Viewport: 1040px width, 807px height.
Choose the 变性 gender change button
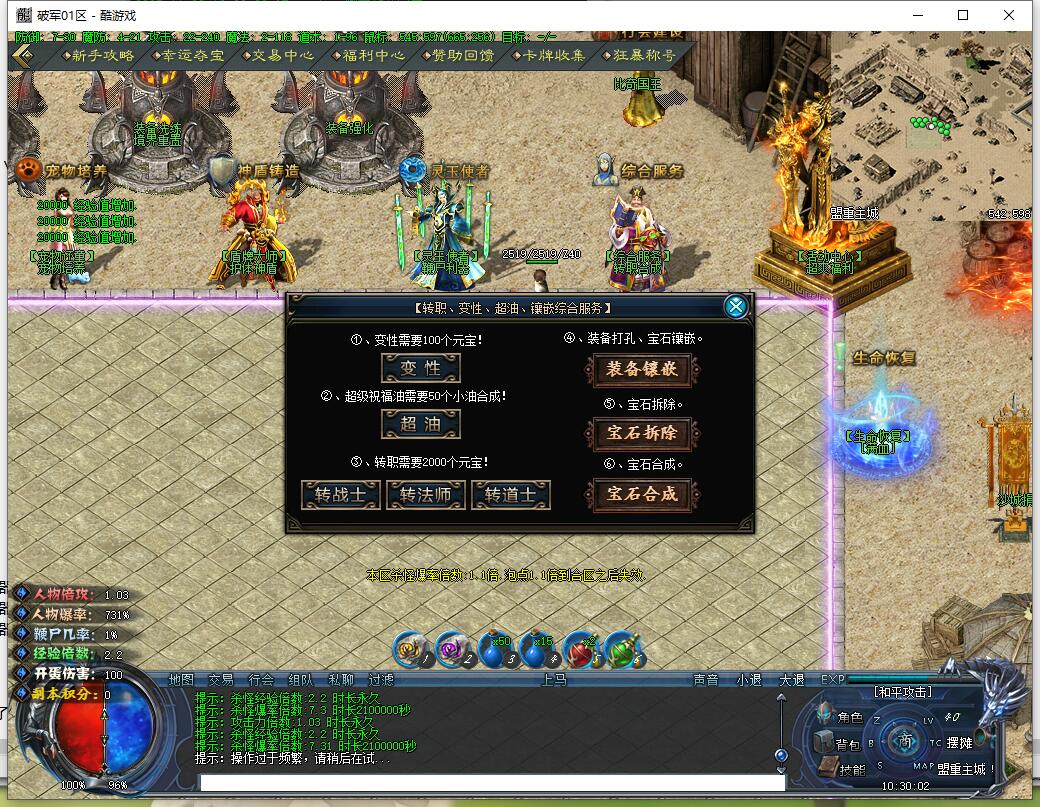(421, 368)
